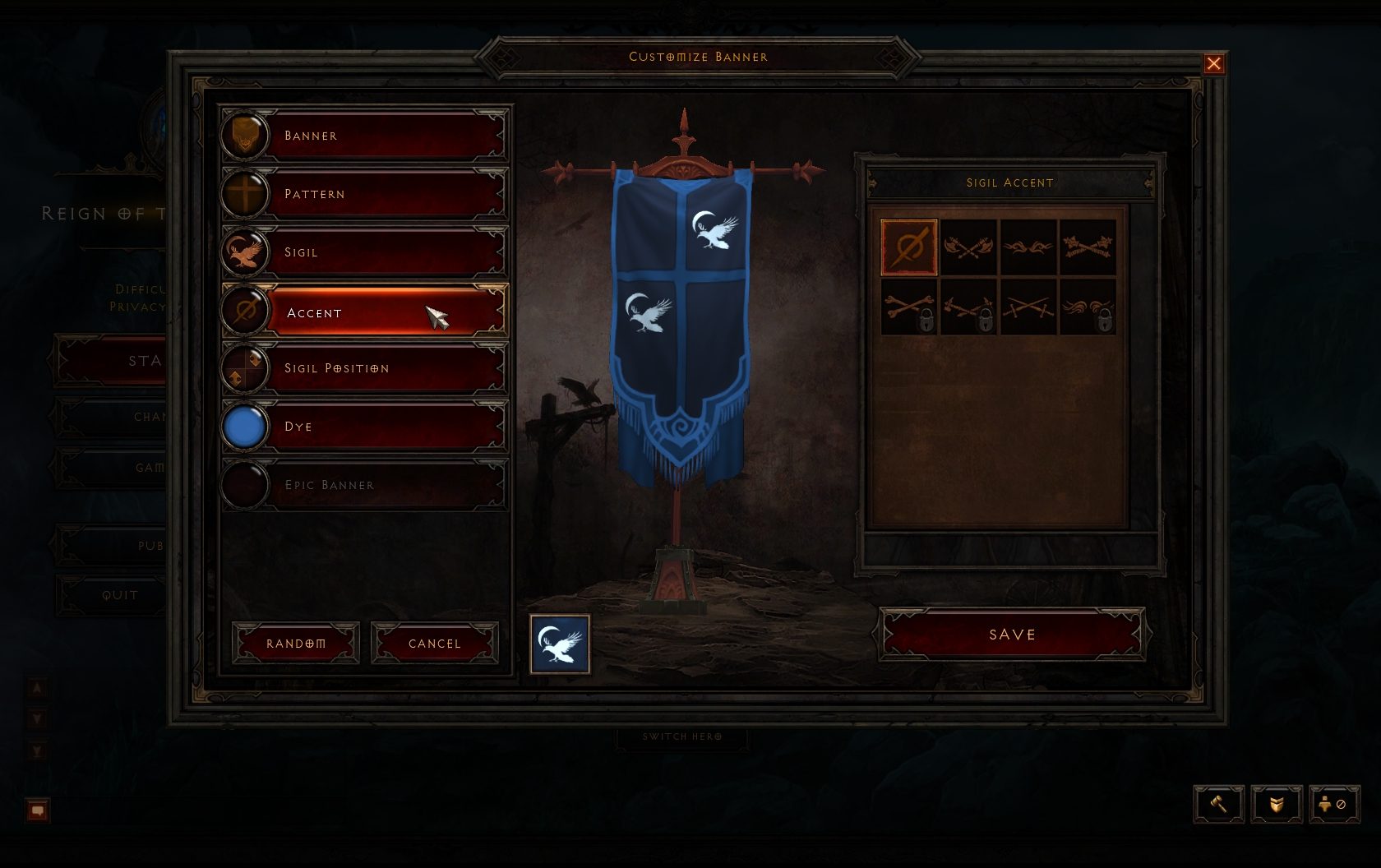Select the crossed spiked maces accent
This screenshot has width=1381, height=868.
point(1087,247)
